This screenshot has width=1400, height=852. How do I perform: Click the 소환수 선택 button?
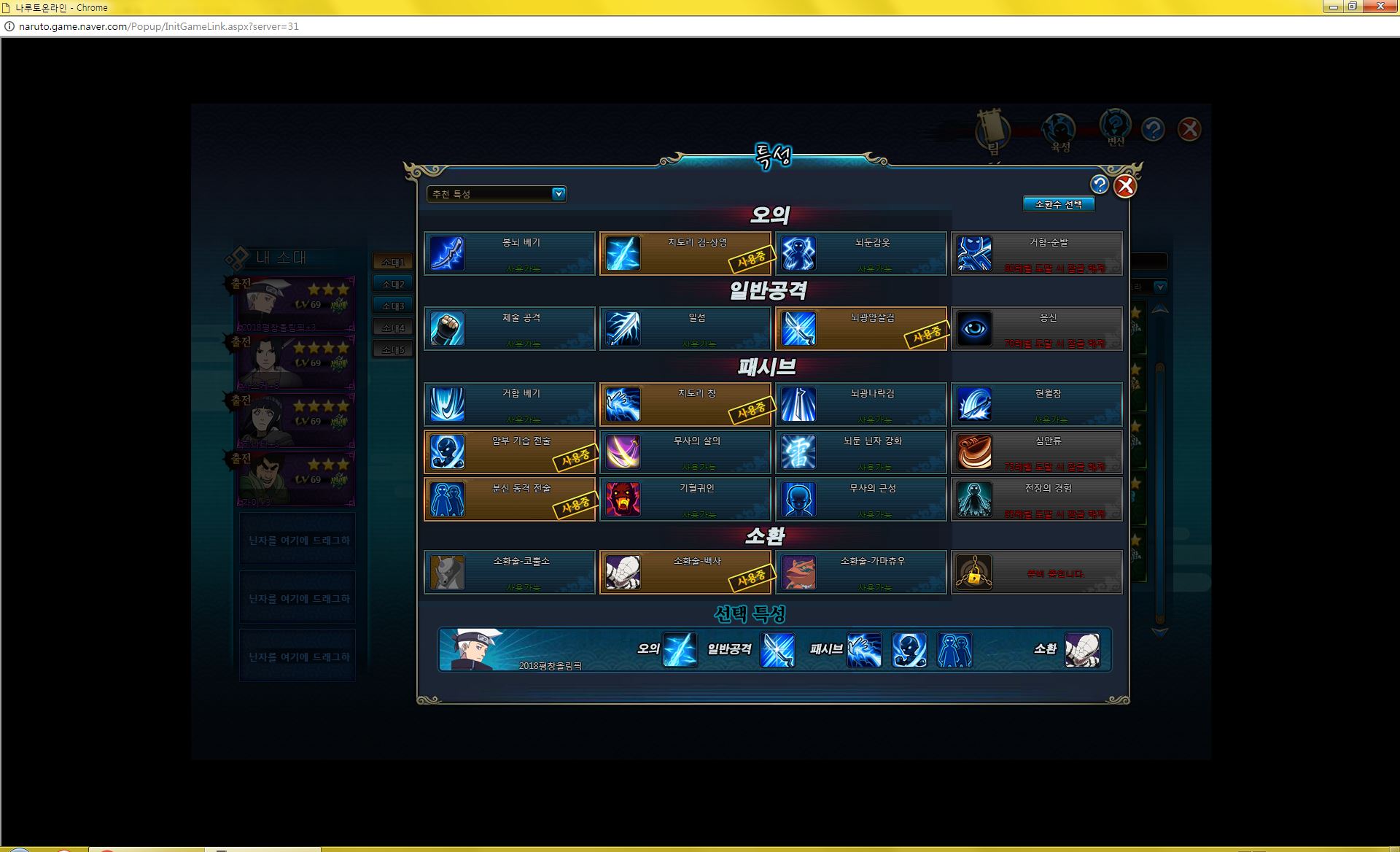[1059, 204]
